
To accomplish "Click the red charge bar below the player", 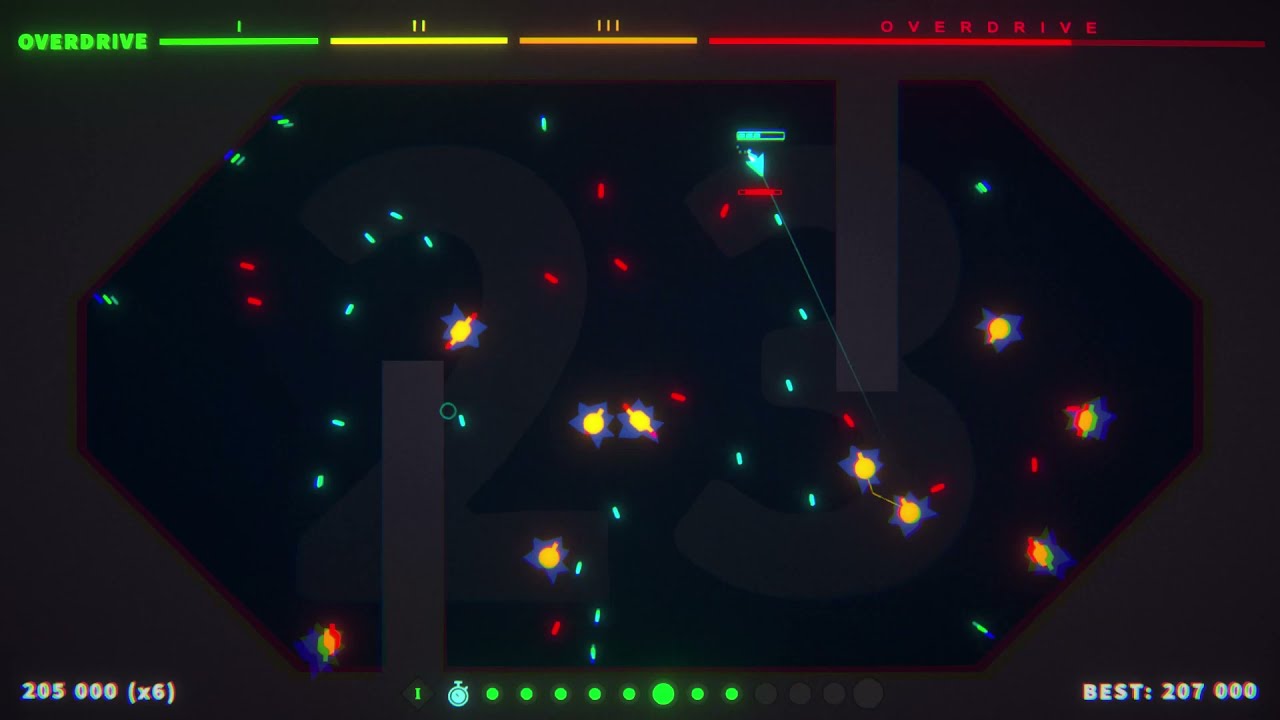I will pos(762,190).
